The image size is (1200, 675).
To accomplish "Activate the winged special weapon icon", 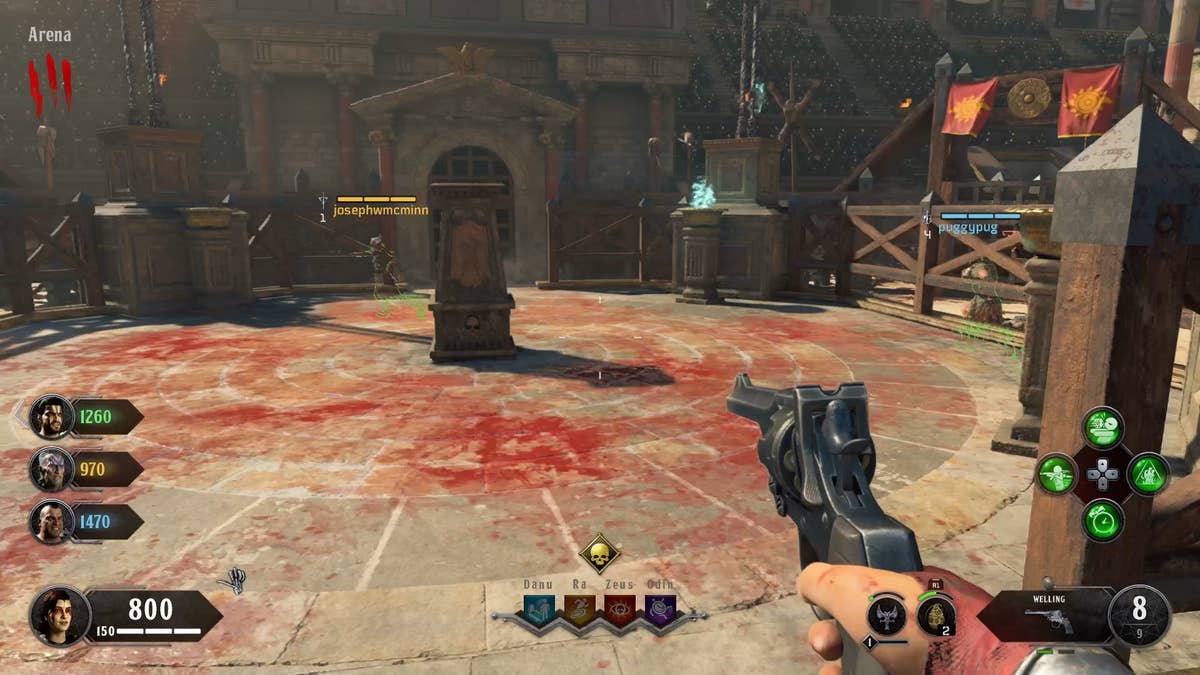I will (886, 615).
